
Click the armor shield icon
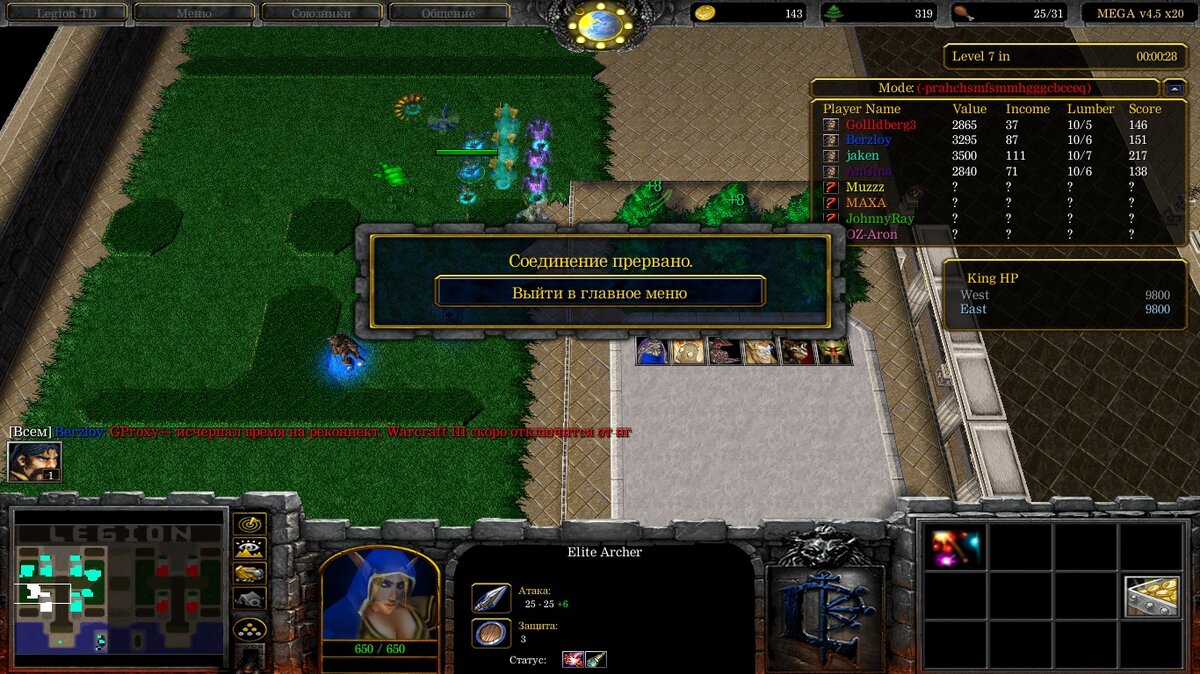(491, 632)
